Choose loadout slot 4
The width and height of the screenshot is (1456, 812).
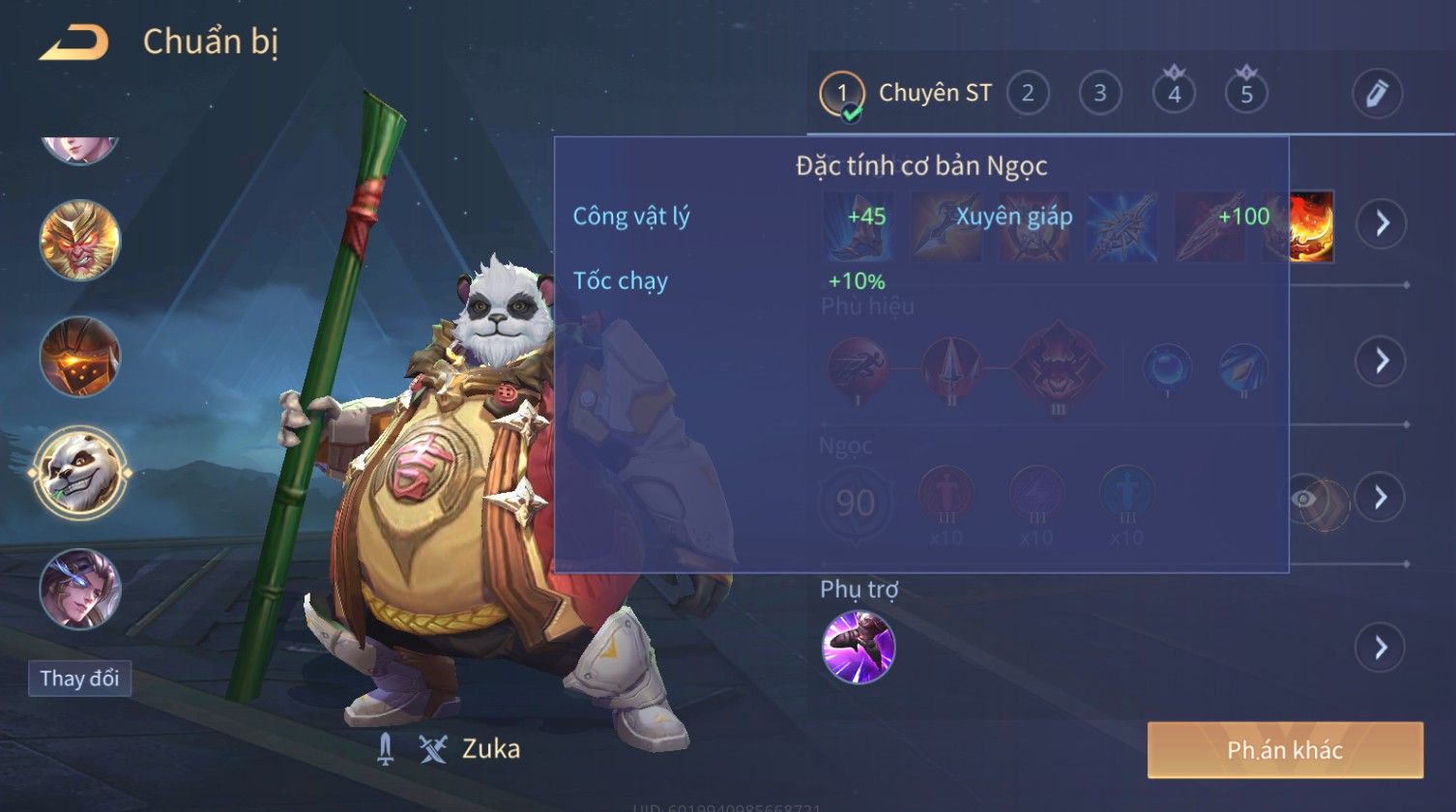(1174, 93)
